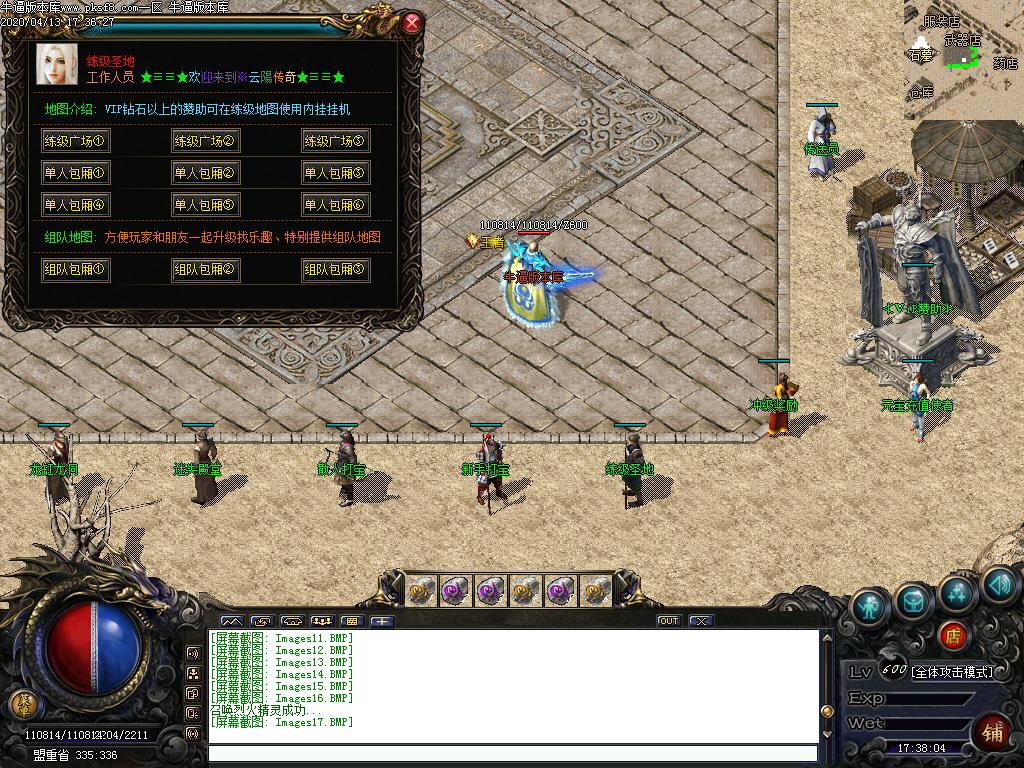Select 组队包厢① team room

[x=75, y=270]
